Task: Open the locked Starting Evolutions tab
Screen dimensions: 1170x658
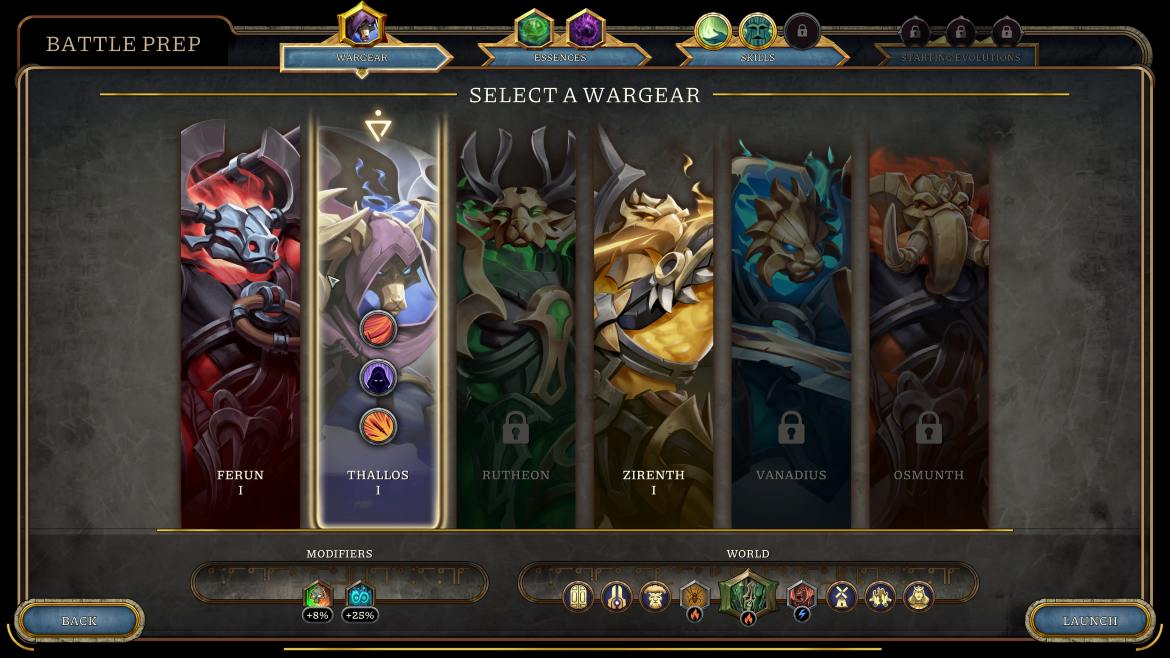Action: point(960,57)
